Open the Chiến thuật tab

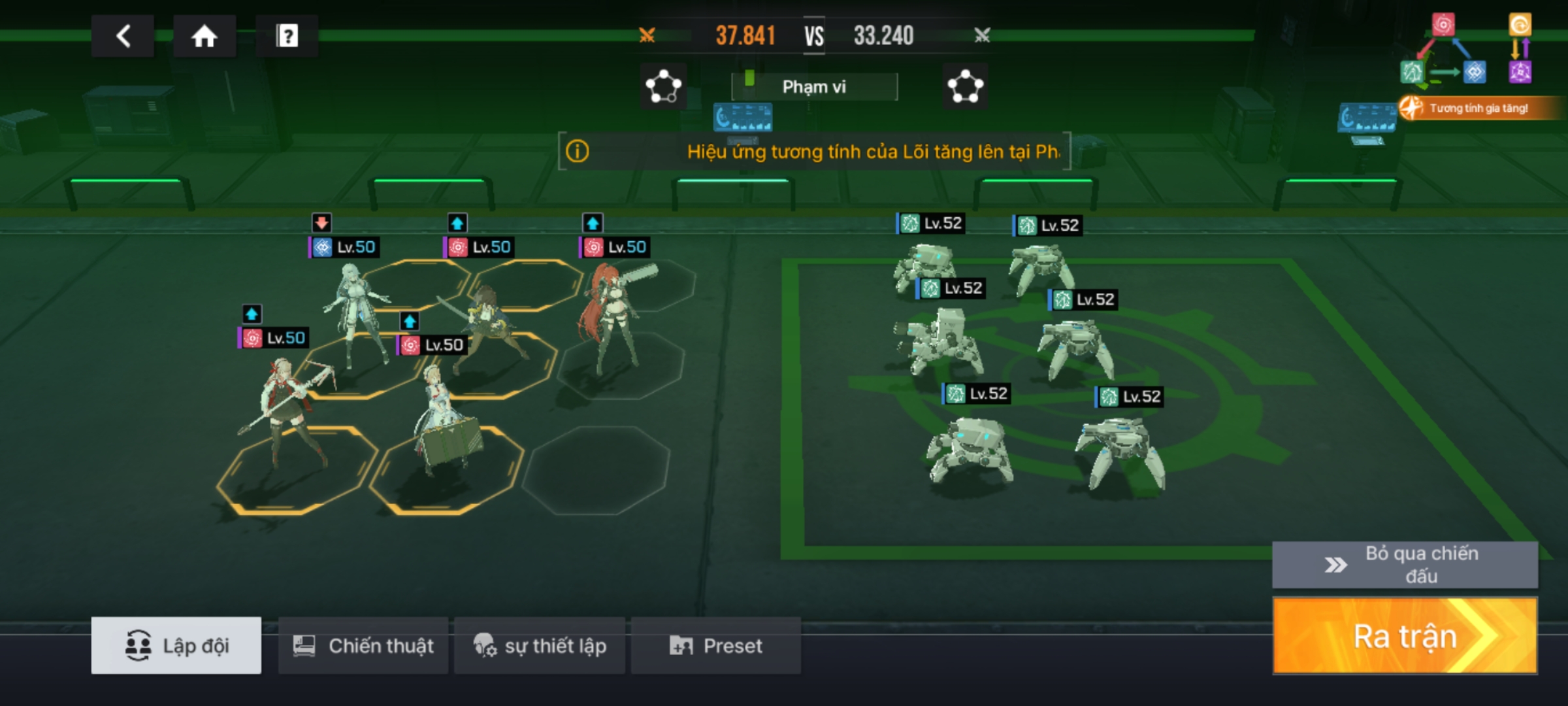[x=363, y=646]
